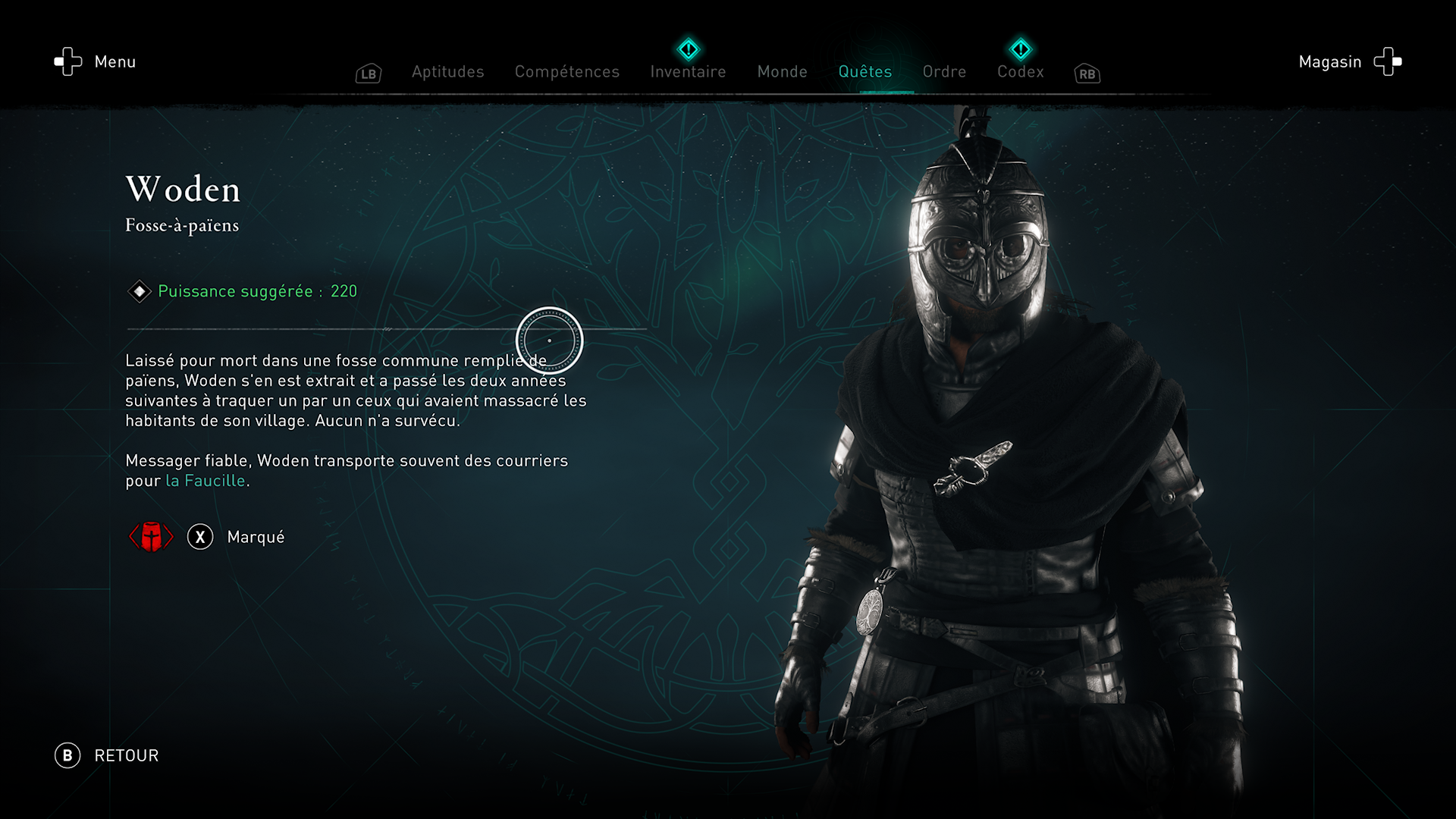This screenshot has width=1456, height=819.
Task: Select the Quêtes tab
Action: 864,72
